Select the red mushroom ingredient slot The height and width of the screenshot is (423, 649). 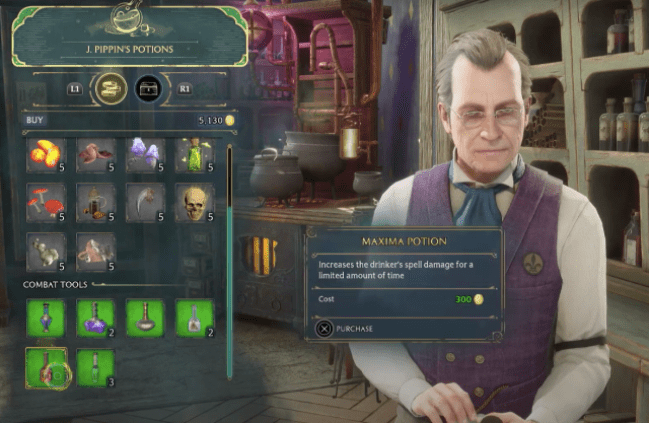pos(46,202)
